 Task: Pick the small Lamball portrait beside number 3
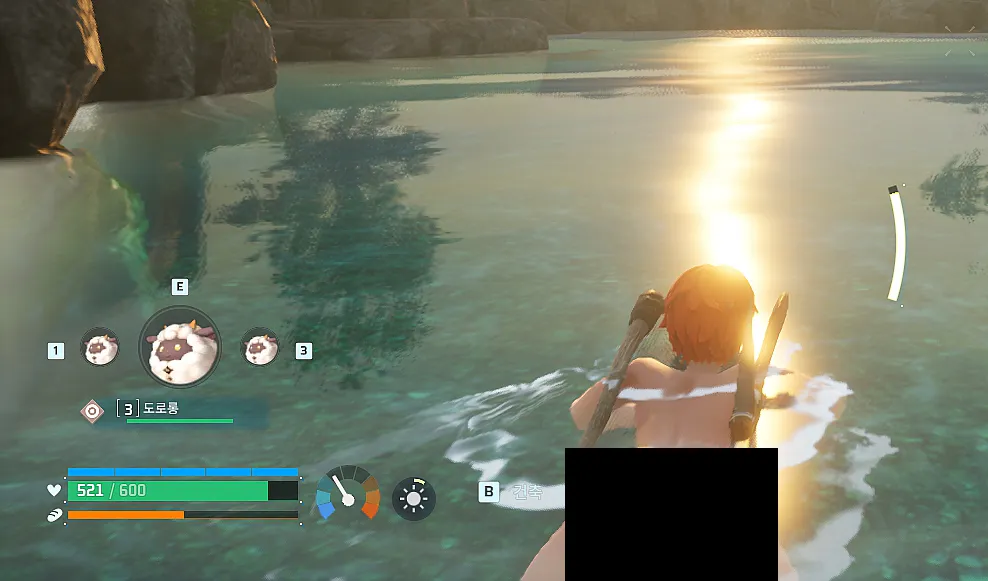[x=260, y=348]
